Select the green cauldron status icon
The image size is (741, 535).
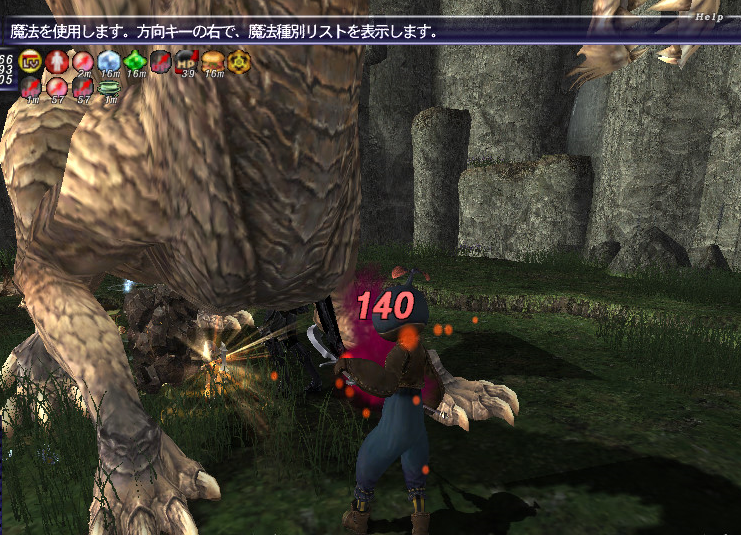coord(108,88)
